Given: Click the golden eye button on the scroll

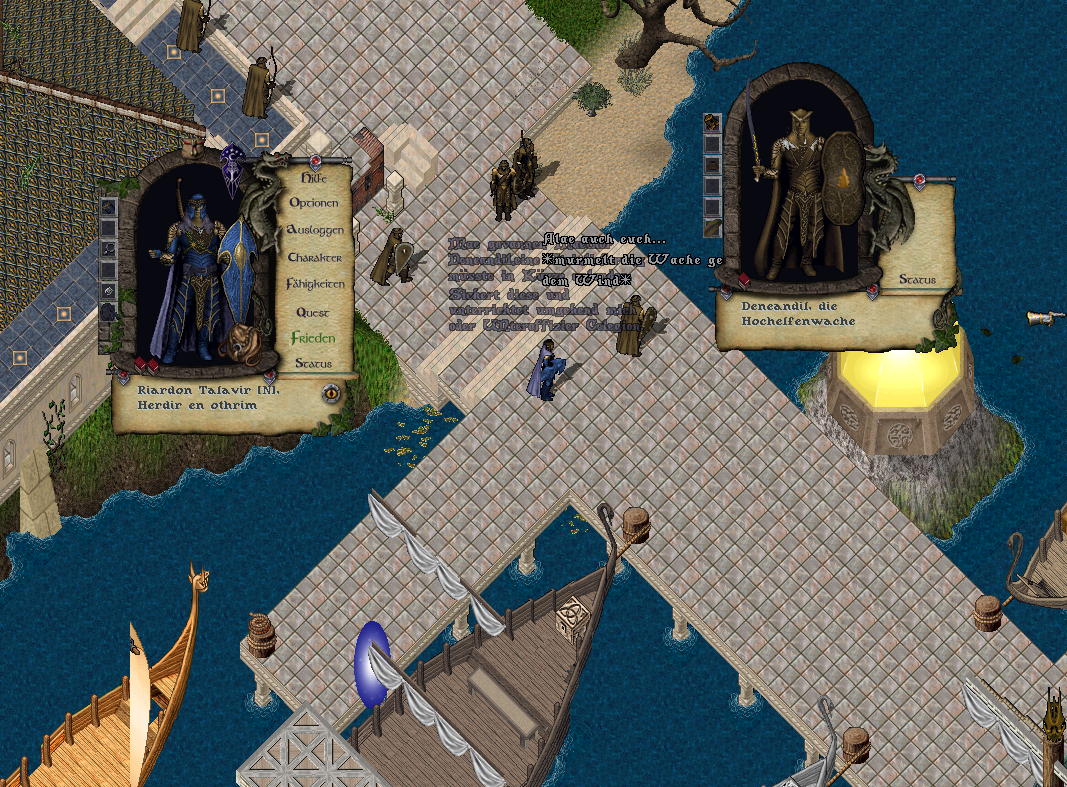Looking at the screenshot, I should point(330,393).
